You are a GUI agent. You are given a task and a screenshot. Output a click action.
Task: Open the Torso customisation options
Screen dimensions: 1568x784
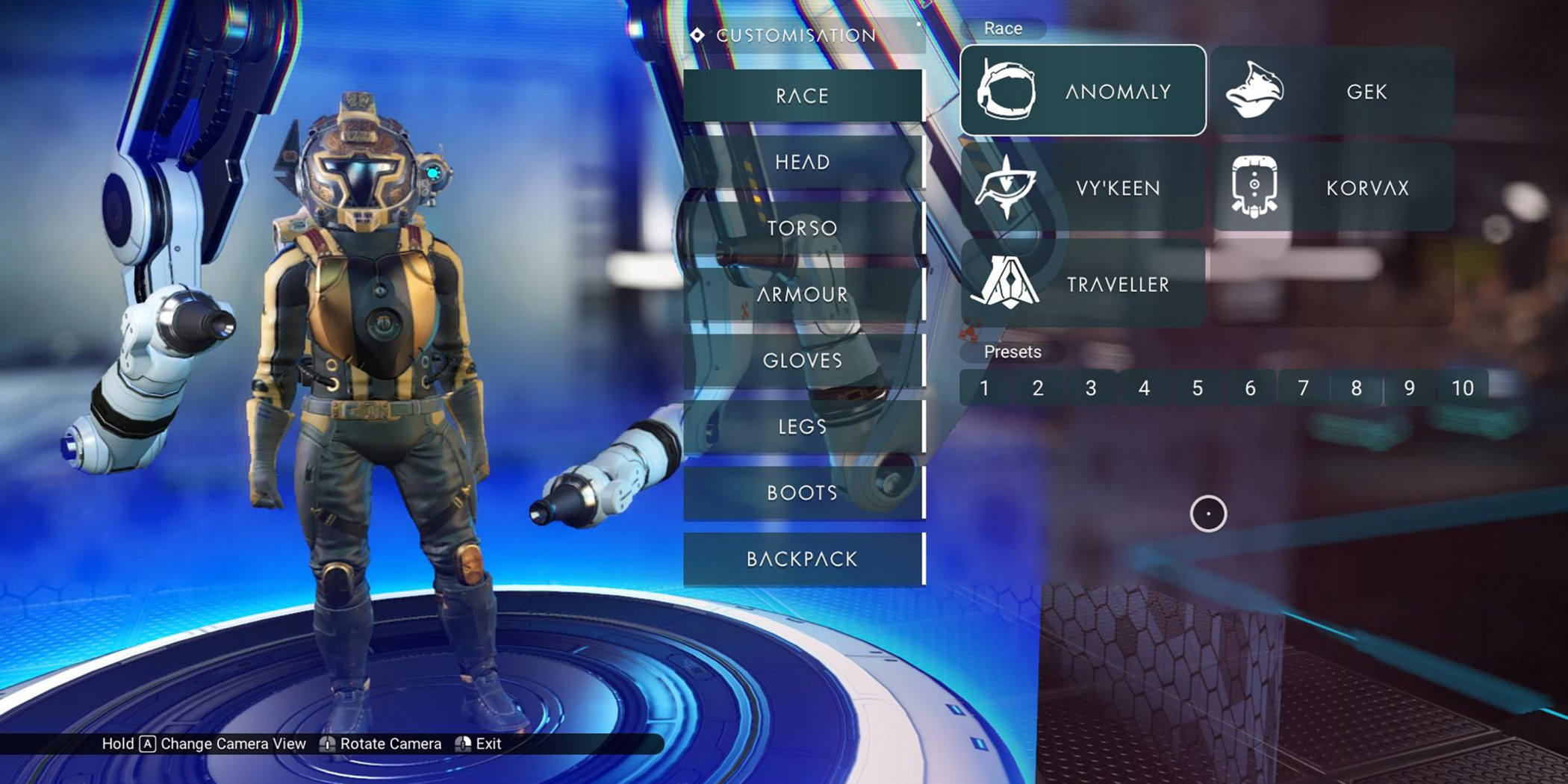coord(803,228)
